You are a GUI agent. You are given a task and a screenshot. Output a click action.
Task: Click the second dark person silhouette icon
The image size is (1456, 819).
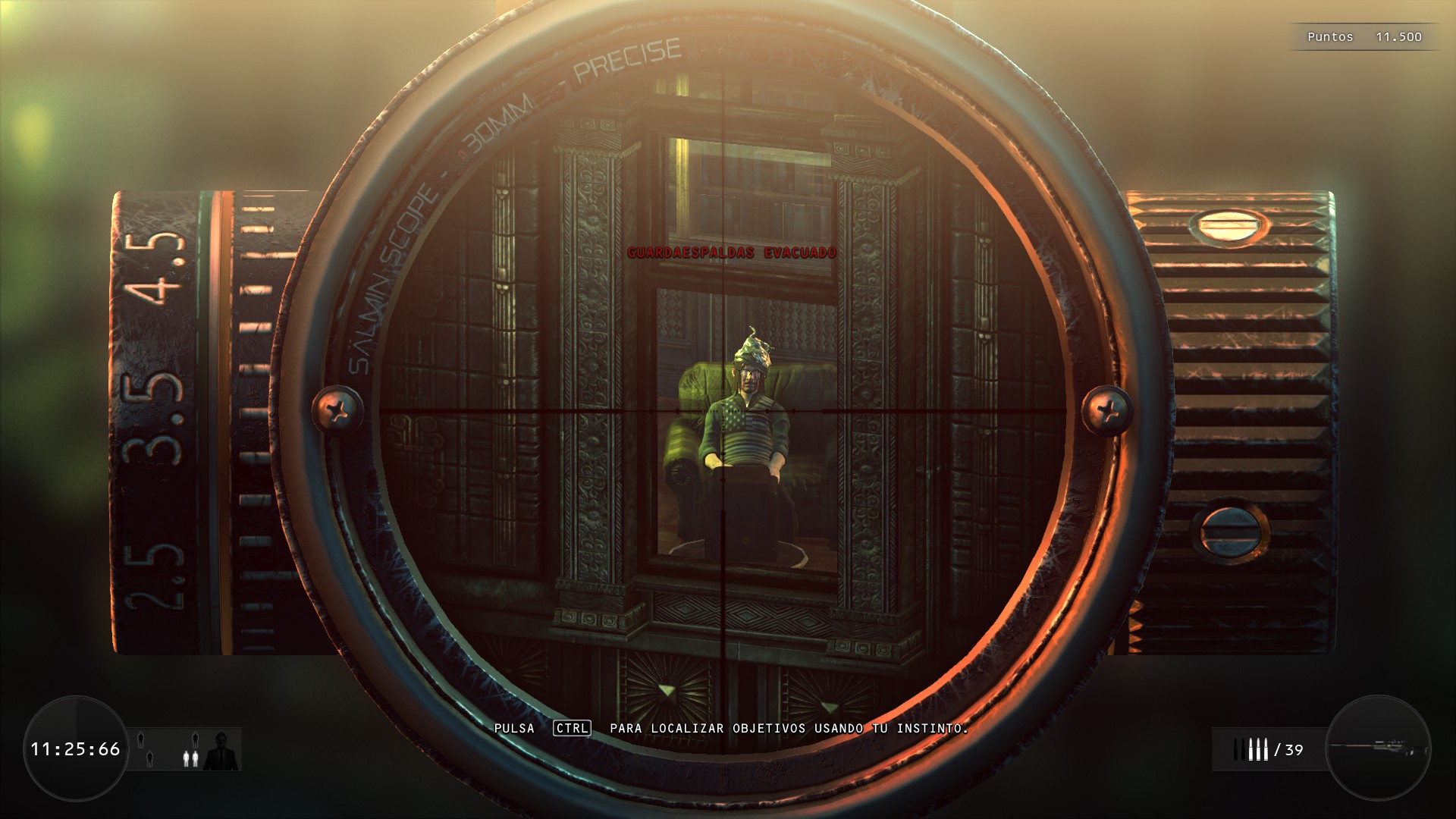pyautogui.click(x=149, y=759)
